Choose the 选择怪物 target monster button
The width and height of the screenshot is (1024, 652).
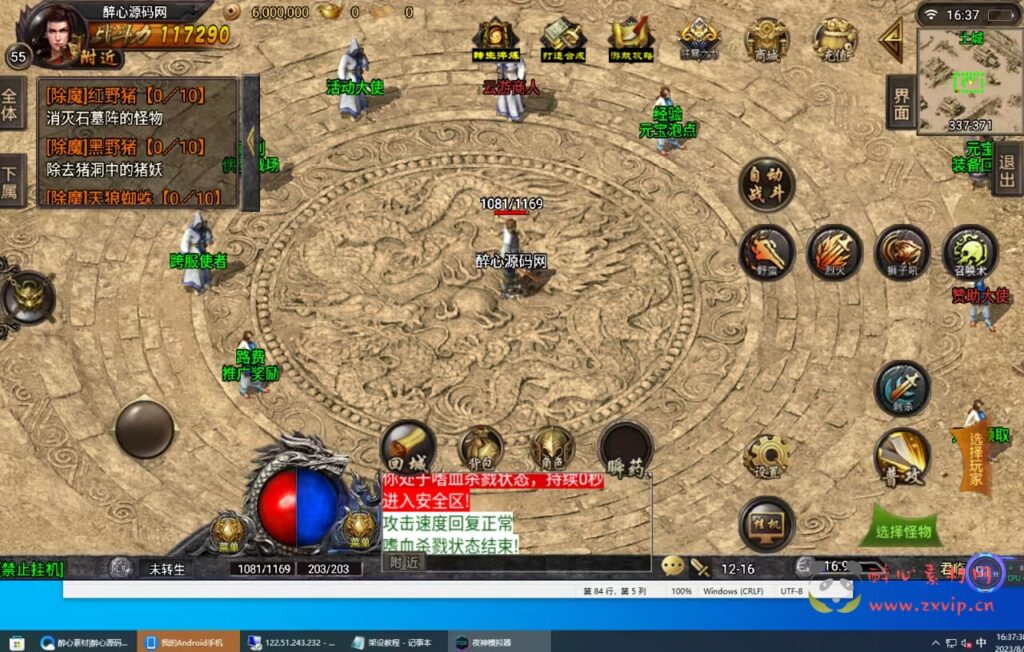coord(902,532)
